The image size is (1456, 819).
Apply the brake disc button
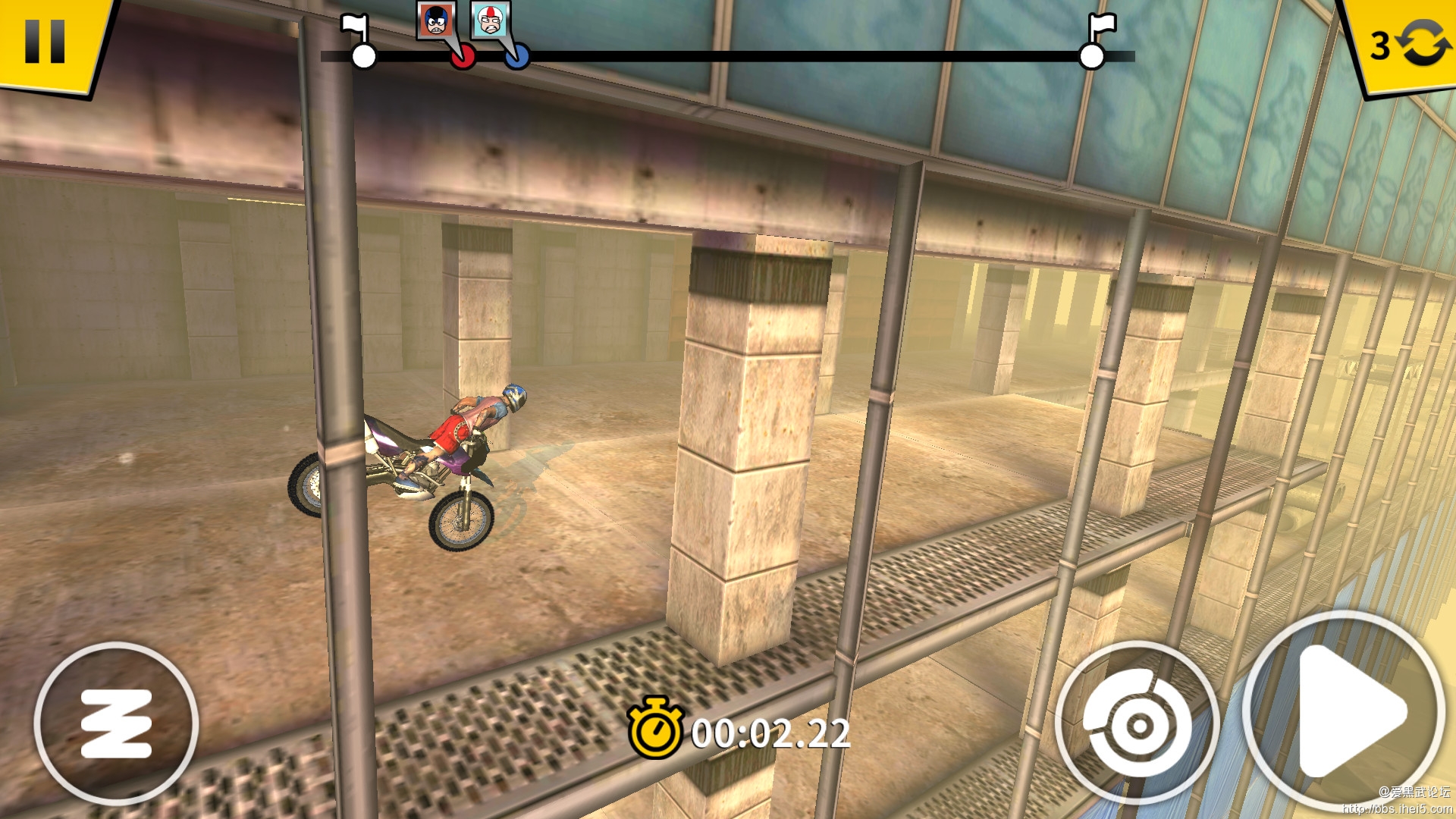[1136, 724]
